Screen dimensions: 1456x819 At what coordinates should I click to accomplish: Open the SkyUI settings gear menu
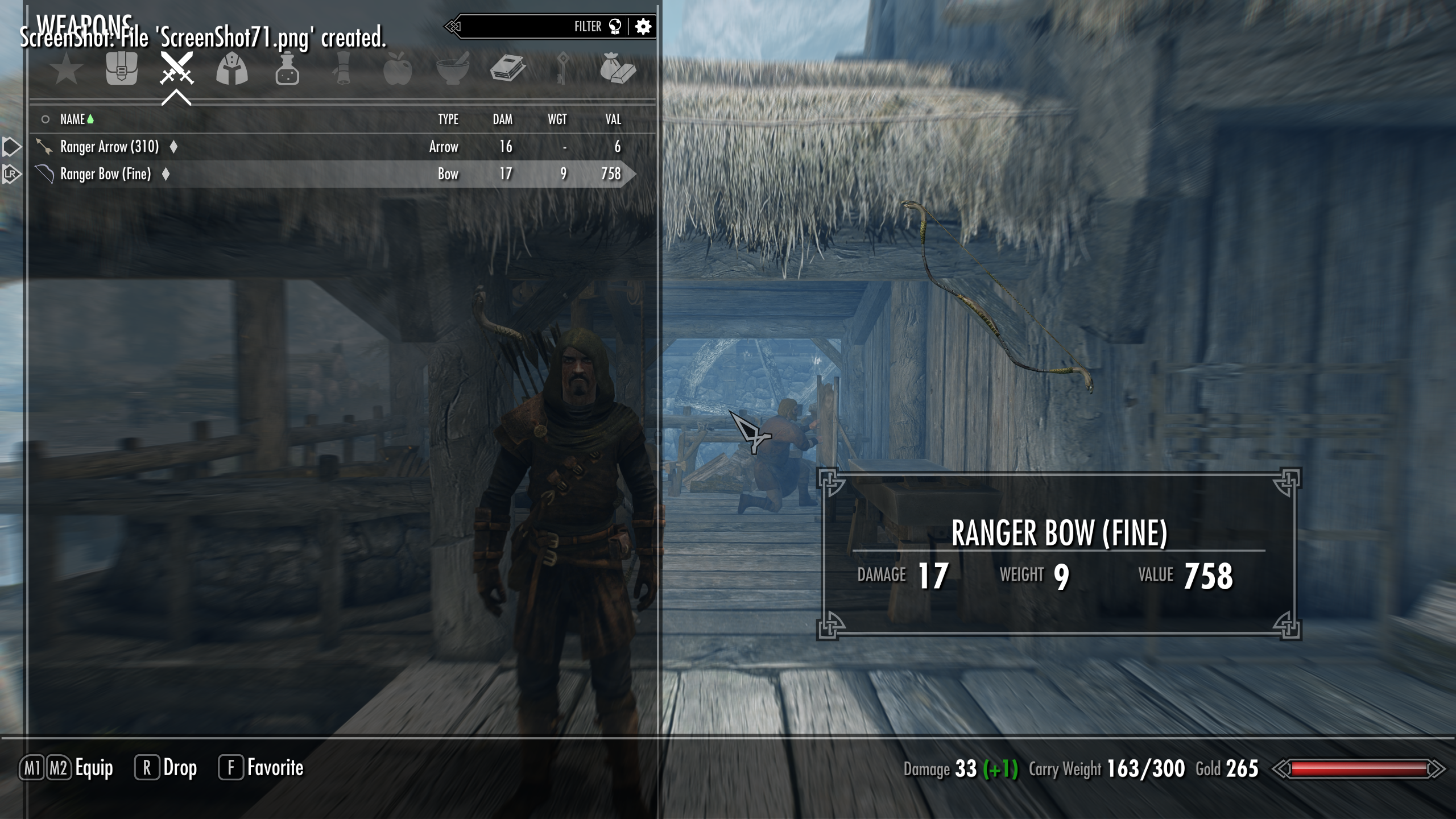[644, 26]
